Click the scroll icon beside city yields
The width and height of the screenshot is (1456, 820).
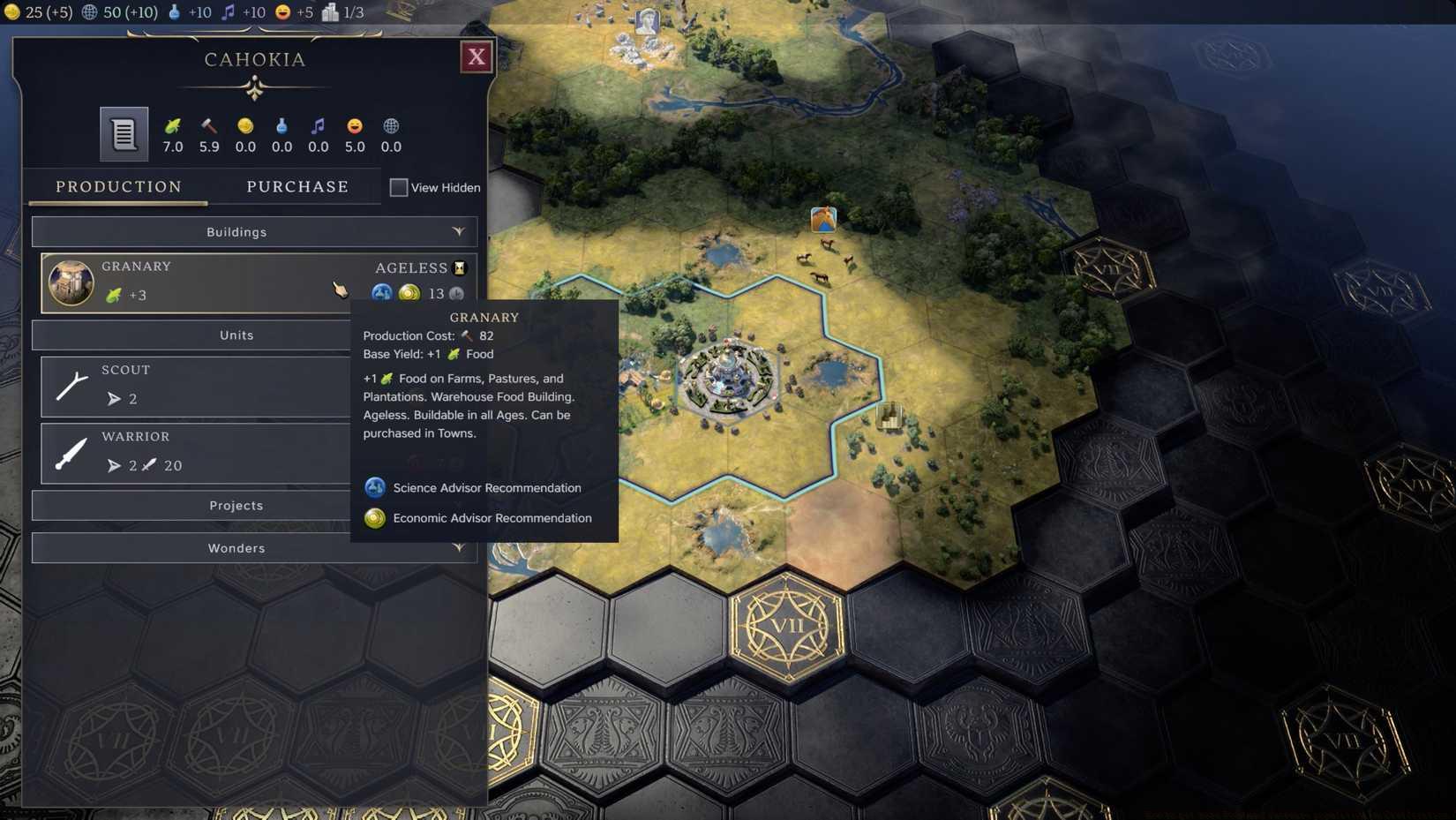tap(122, 134)
